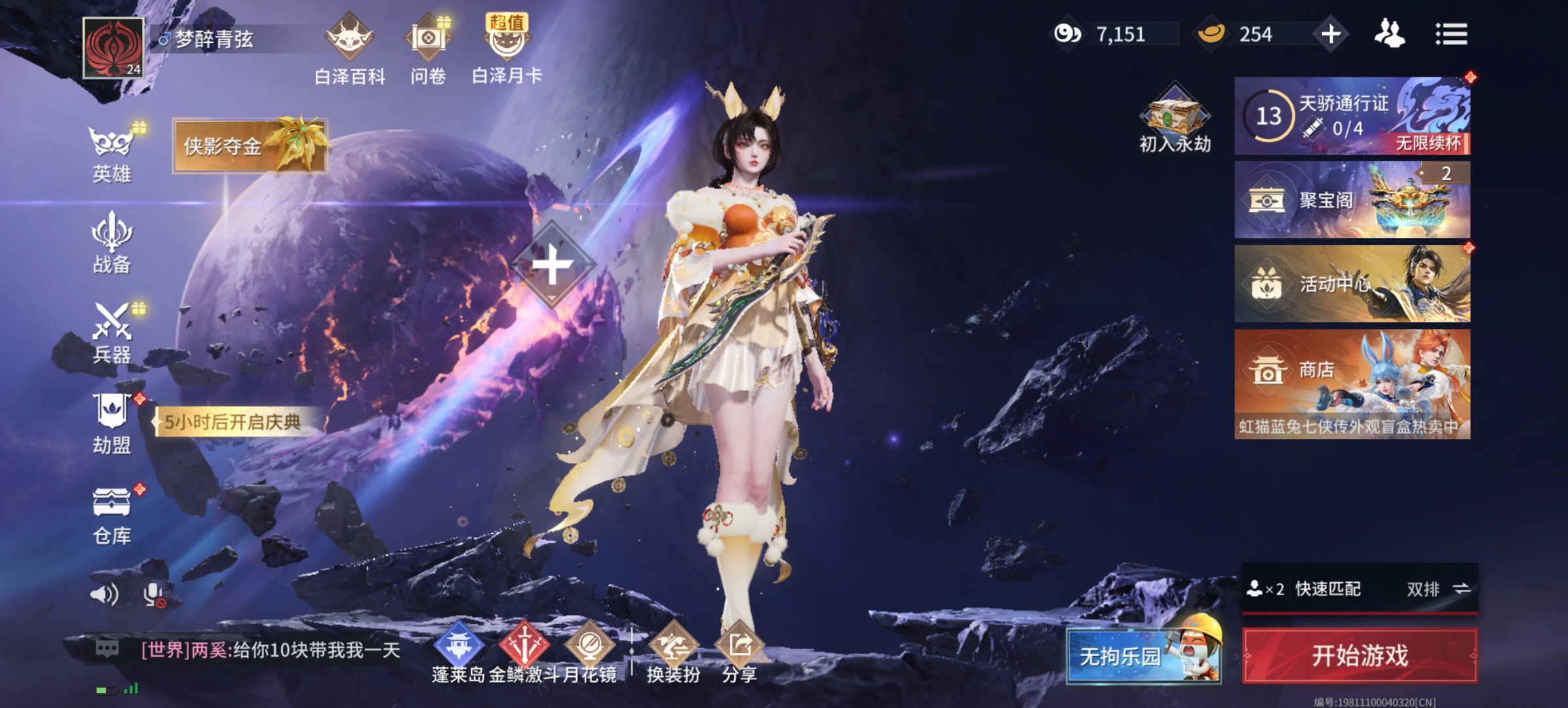Open the 初入永劫 treasure chest icon
Image resolution: width=1568 pixels, height=708 pixels.
pos(1175,118)
